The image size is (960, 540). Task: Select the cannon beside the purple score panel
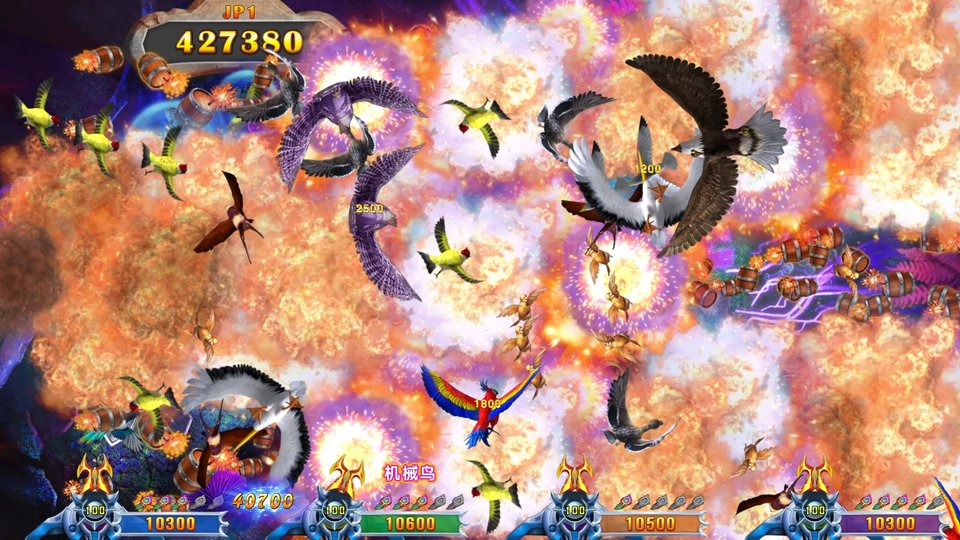[815, 505]
